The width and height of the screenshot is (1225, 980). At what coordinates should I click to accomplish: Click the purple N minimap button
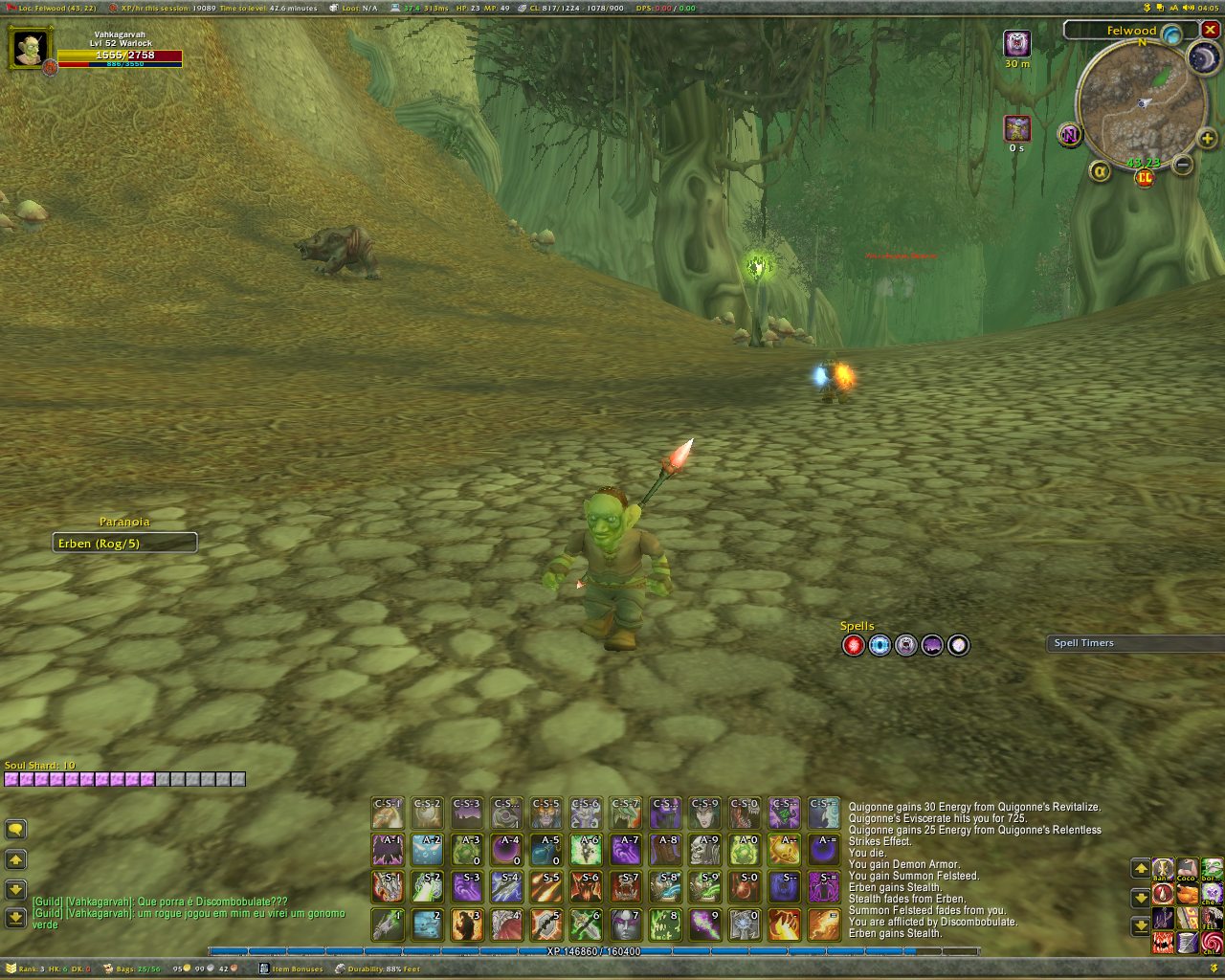pos(1070,135)
